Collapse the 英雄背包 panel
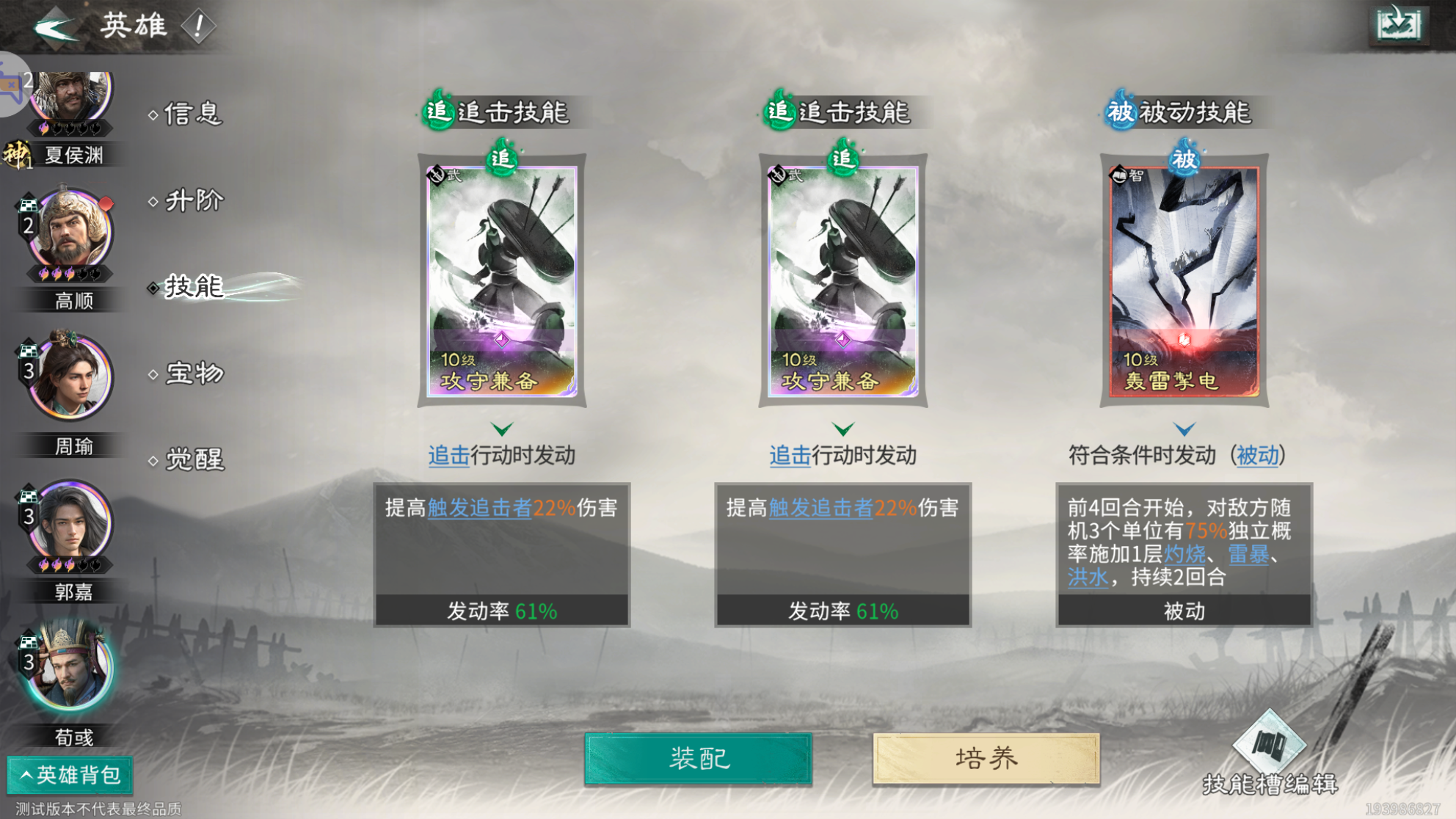This screenshot has height=819, width=1456. pos(70,774)
